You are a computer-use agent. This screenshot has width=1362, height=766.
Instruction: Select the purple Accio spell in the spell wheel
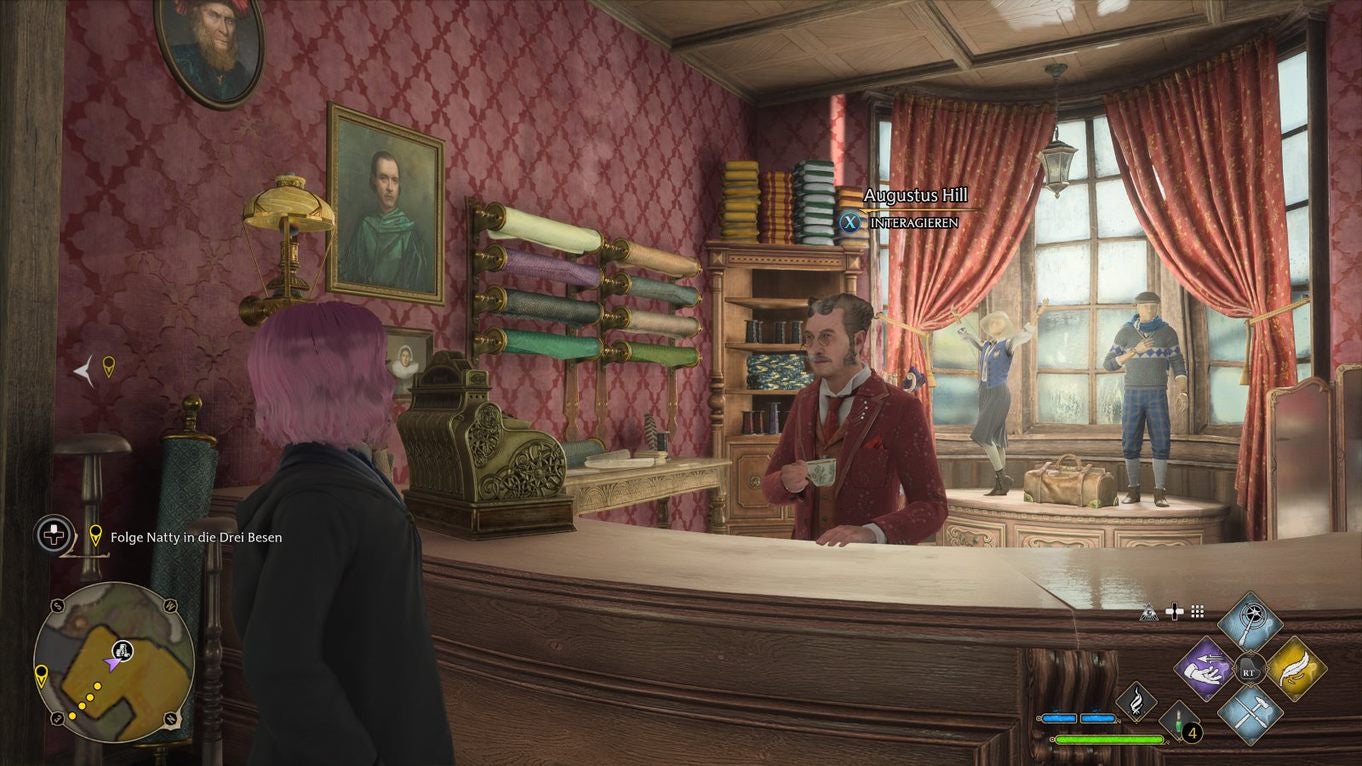click(x=1204, y=668)
